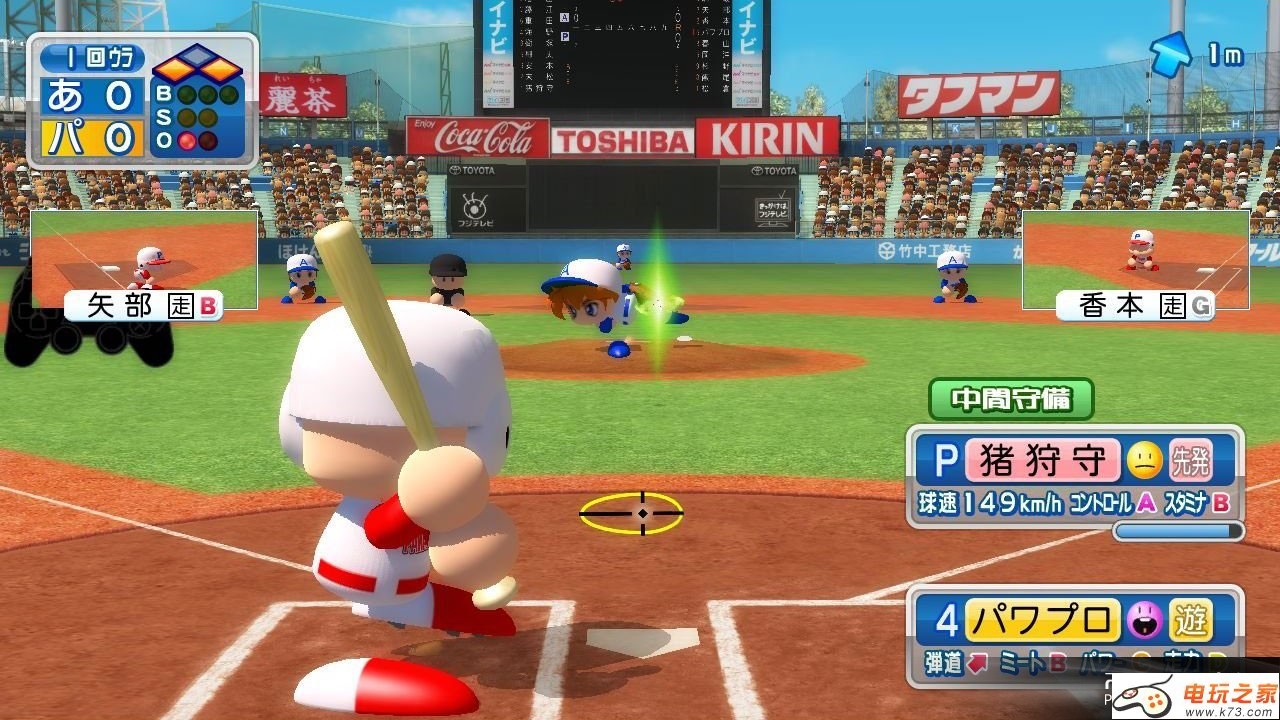Open the 矢部 runner inset view
Image resolution: width=1280 pixels, height=720 pixels.
click(x=143, y=260)
